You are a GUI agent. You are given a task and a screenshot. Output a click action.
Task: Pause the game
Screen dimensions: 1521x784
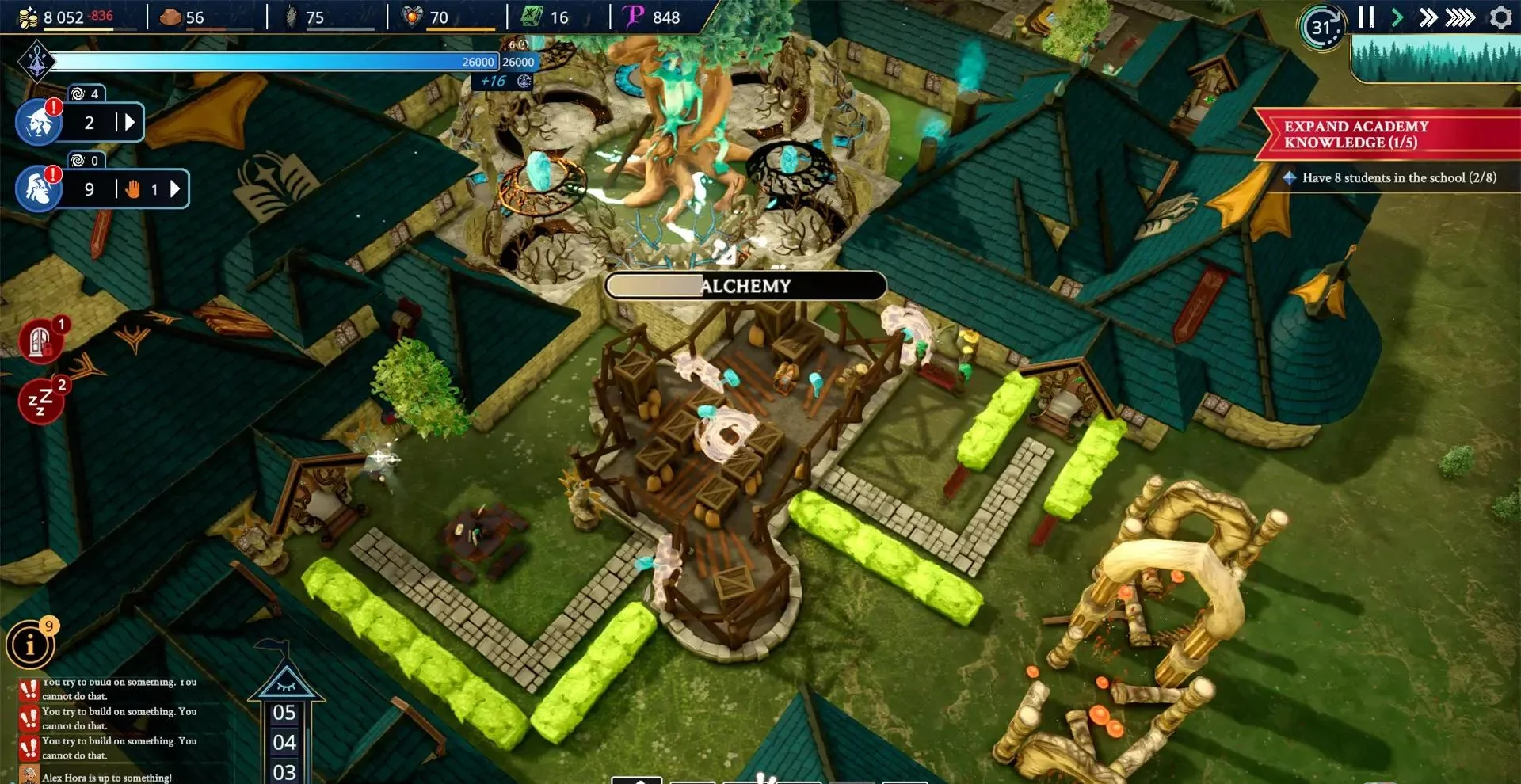[x=1366, y=17]
